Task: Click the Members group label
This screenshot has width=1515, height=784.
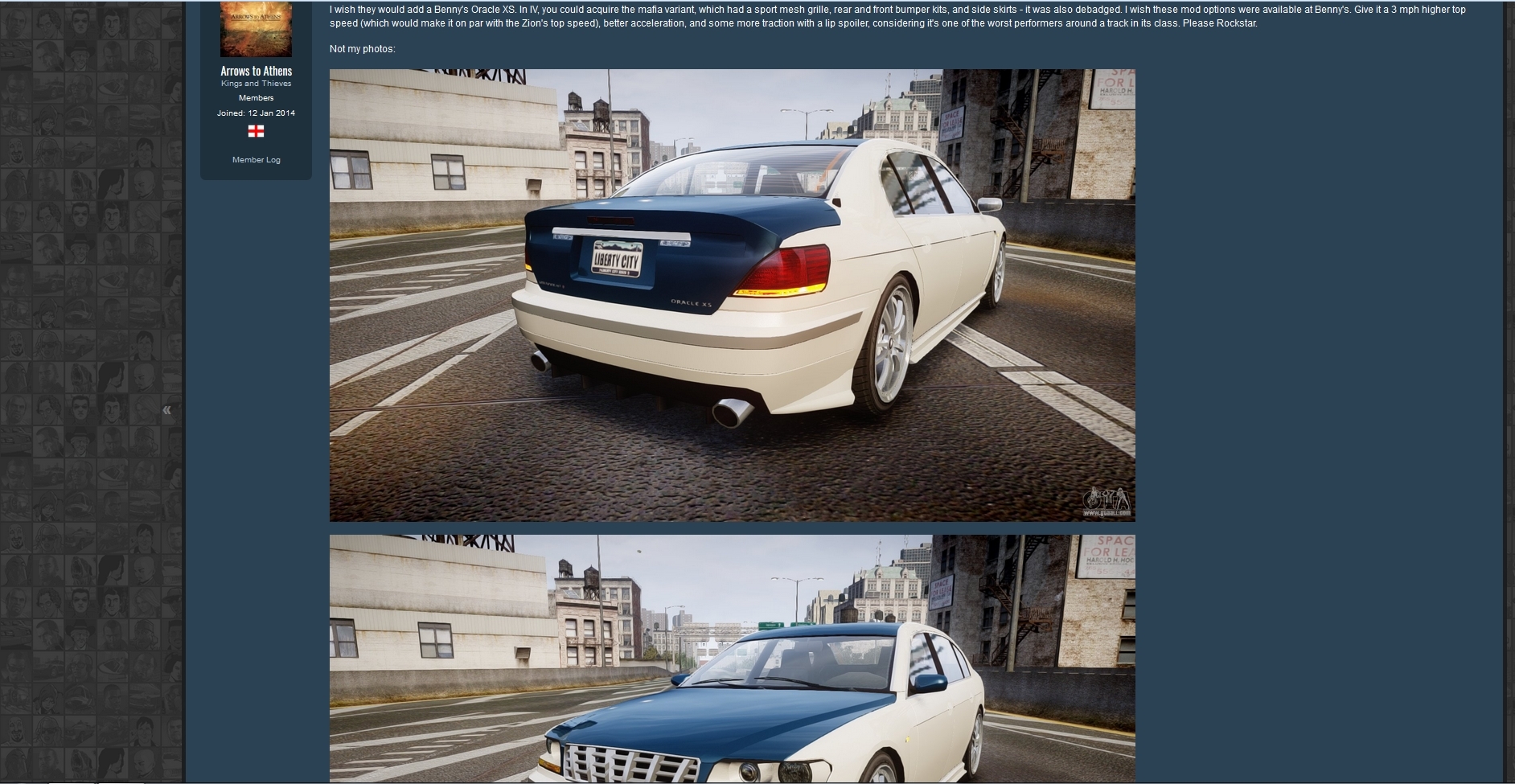Action: pyautogui.click(x=256, y=97)
